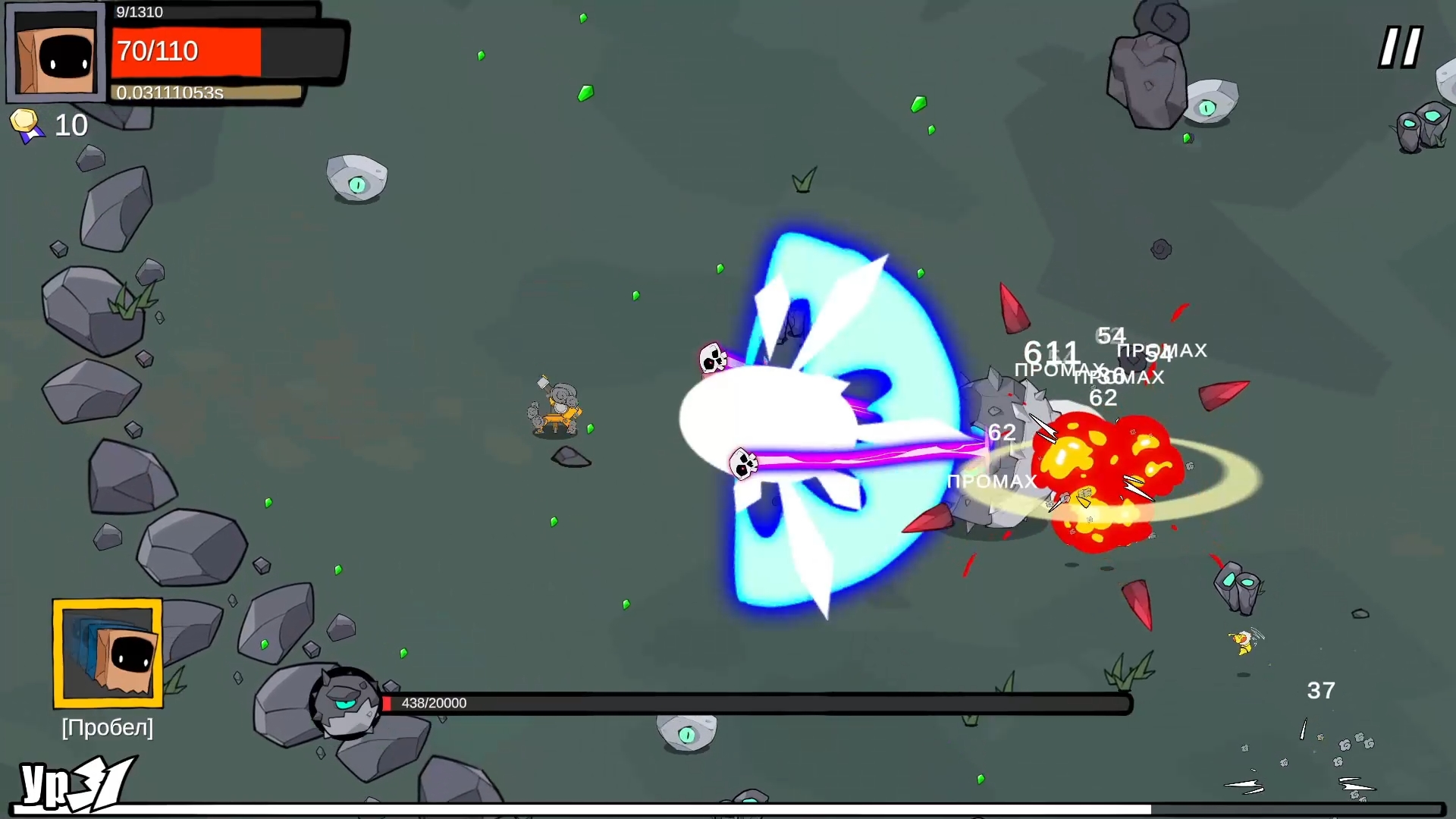
Task: Click the small yellow critter on the right
Action: (1241, 641)
